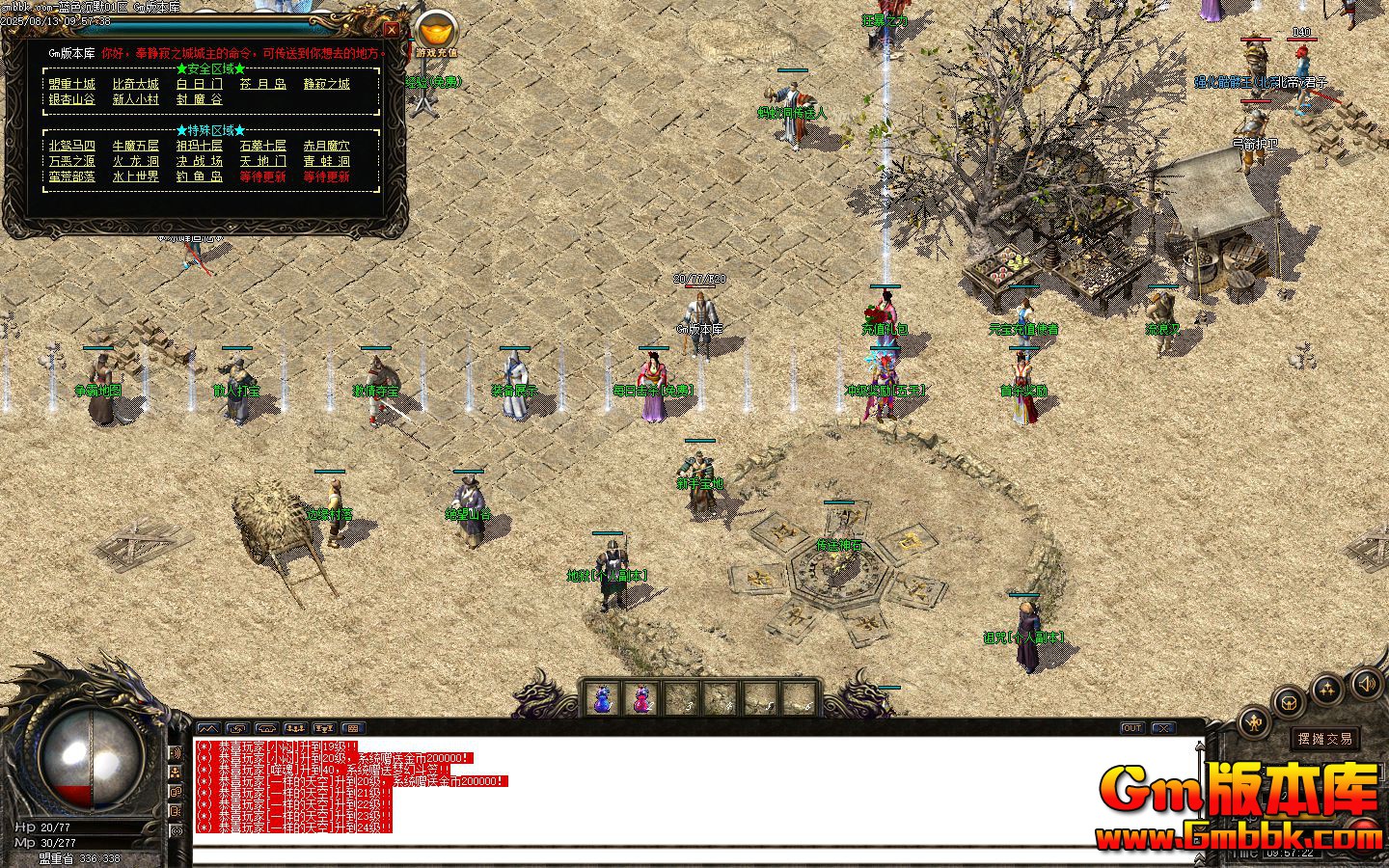
Task: Open the friends group icon in chat toolbar
Action: click(296, 728)
